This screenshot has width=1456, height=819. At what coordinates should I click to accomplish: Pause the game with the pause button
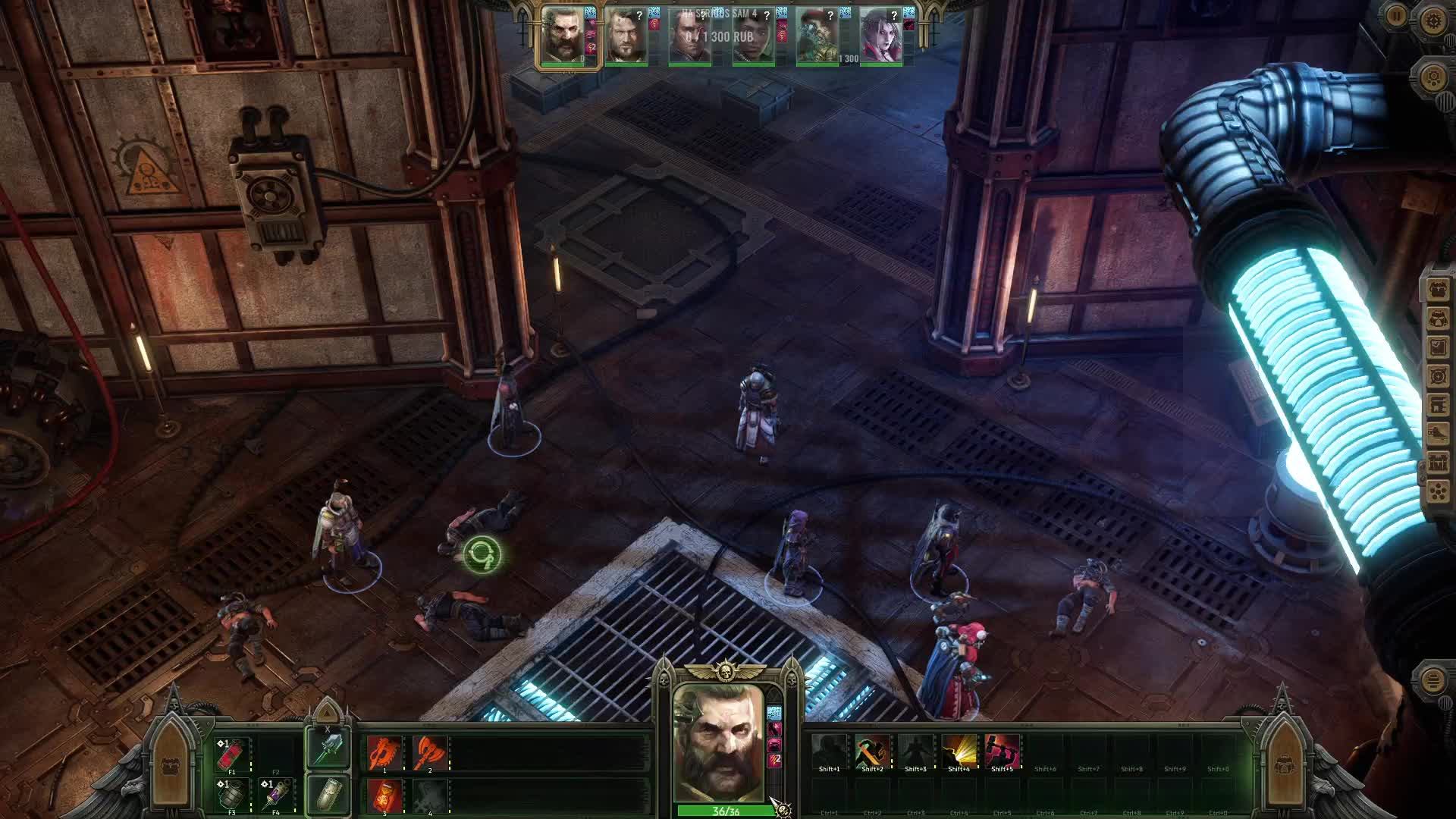(x=1396, y=16)
